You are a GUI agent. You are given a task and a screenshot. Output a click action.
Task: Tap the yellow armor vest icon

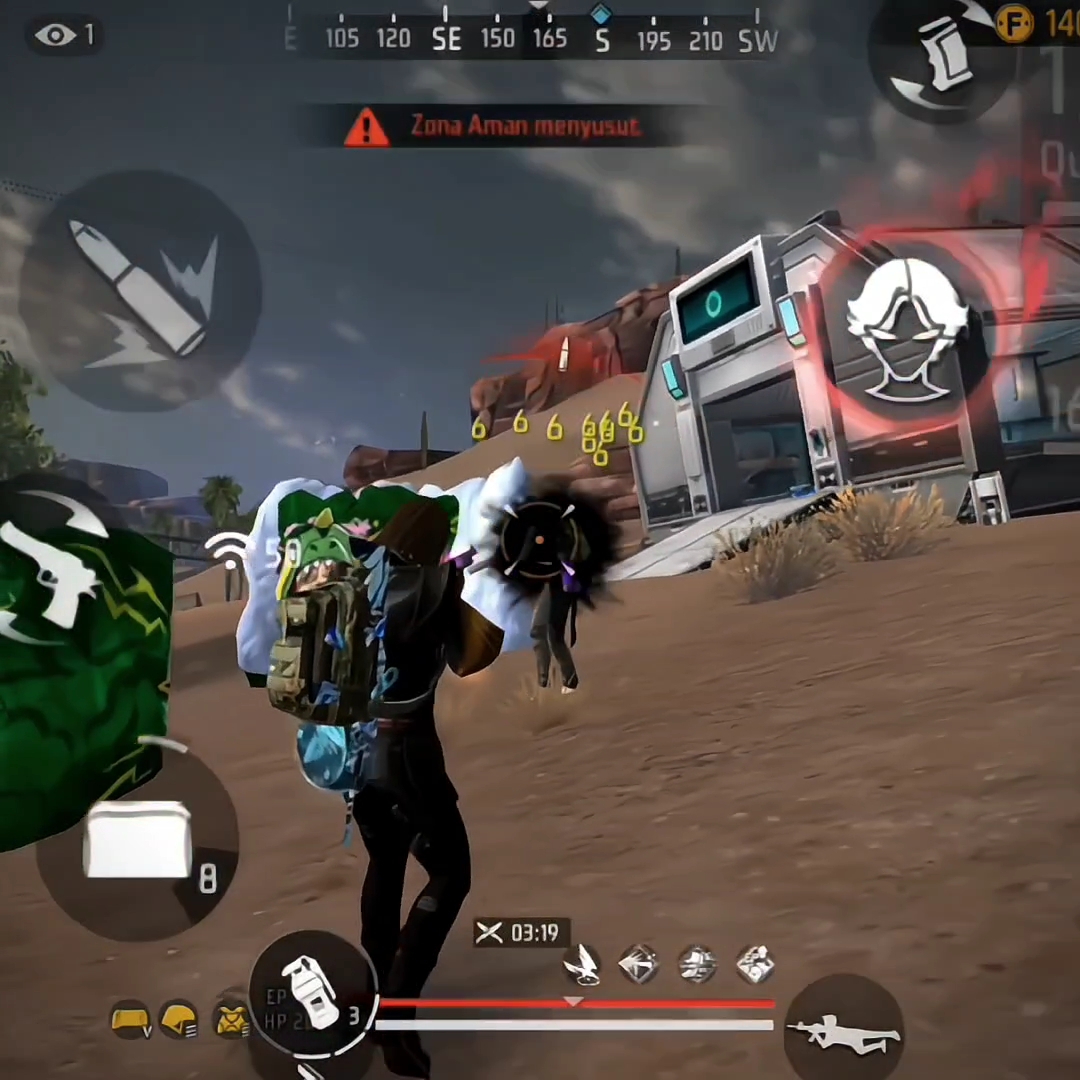[x=232, y=1019]
